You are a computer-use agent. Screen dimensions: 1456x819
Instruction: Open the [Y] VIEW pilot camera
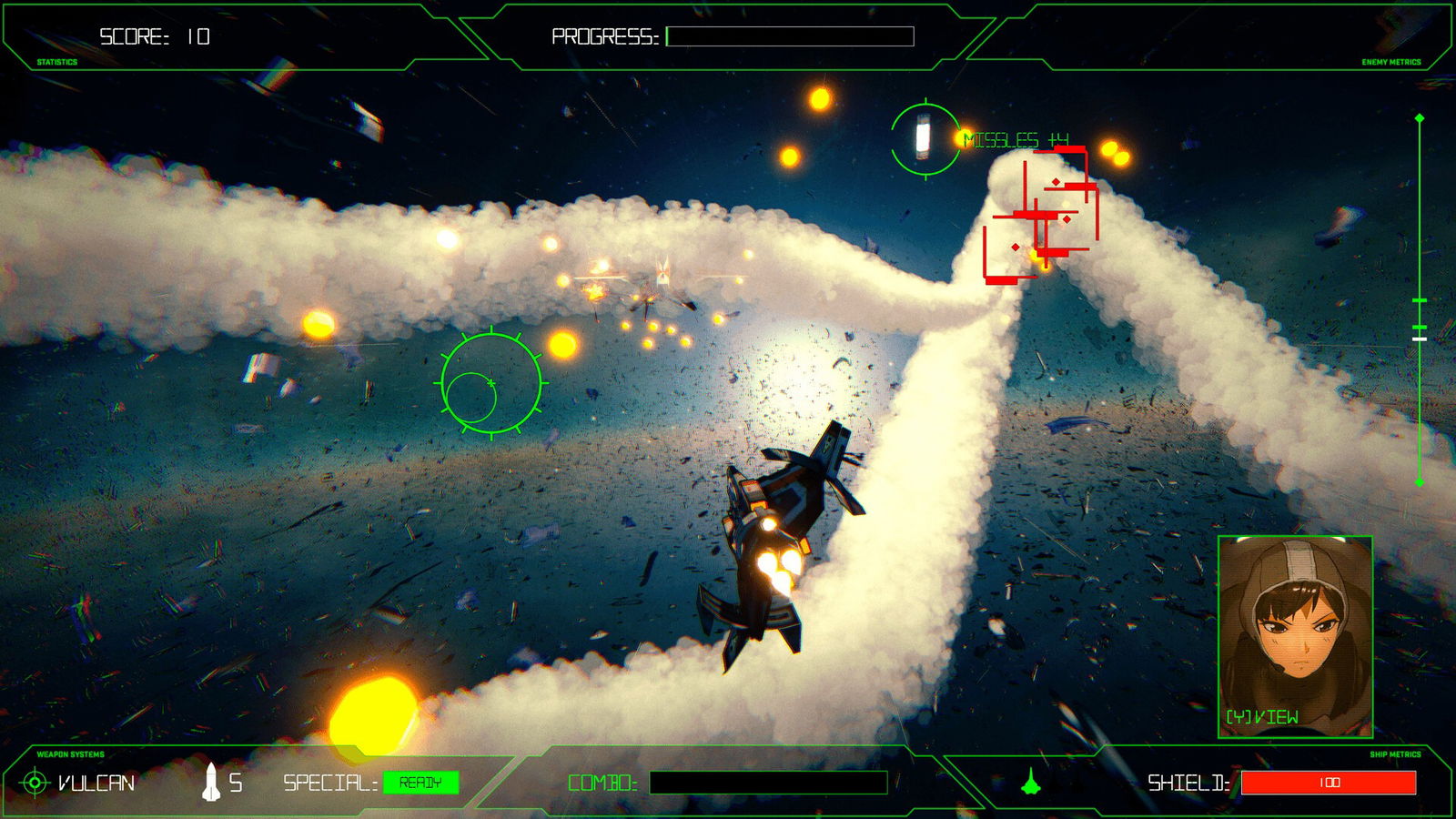pos(1263,715)
